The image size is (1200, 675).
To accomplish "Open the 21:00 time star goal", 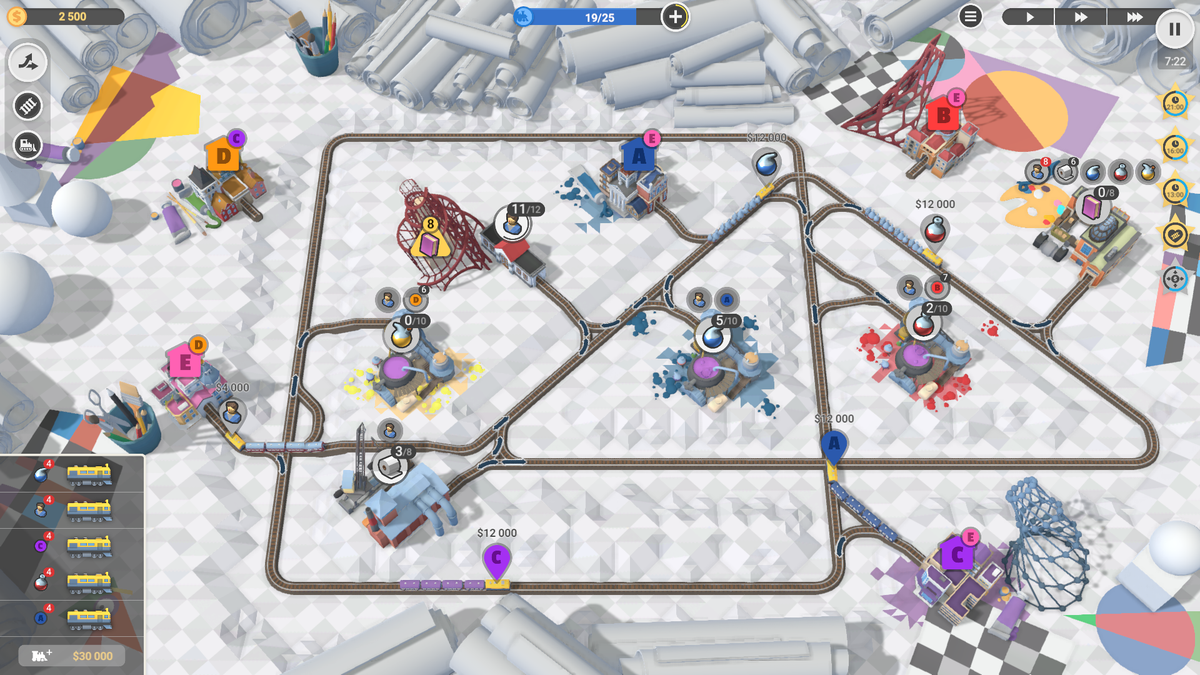I will 1175,104.
